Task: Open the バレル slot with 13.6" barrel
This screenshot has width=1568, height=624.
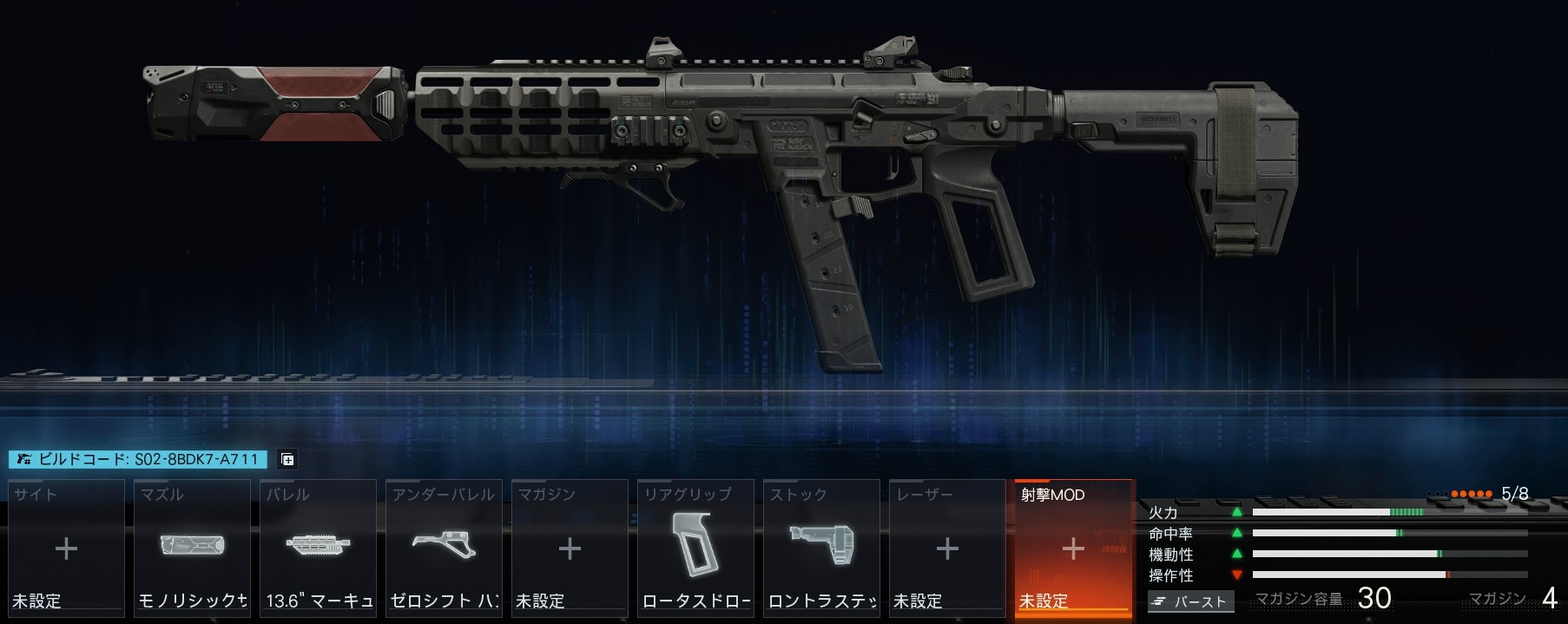Action: coord(318,548)
